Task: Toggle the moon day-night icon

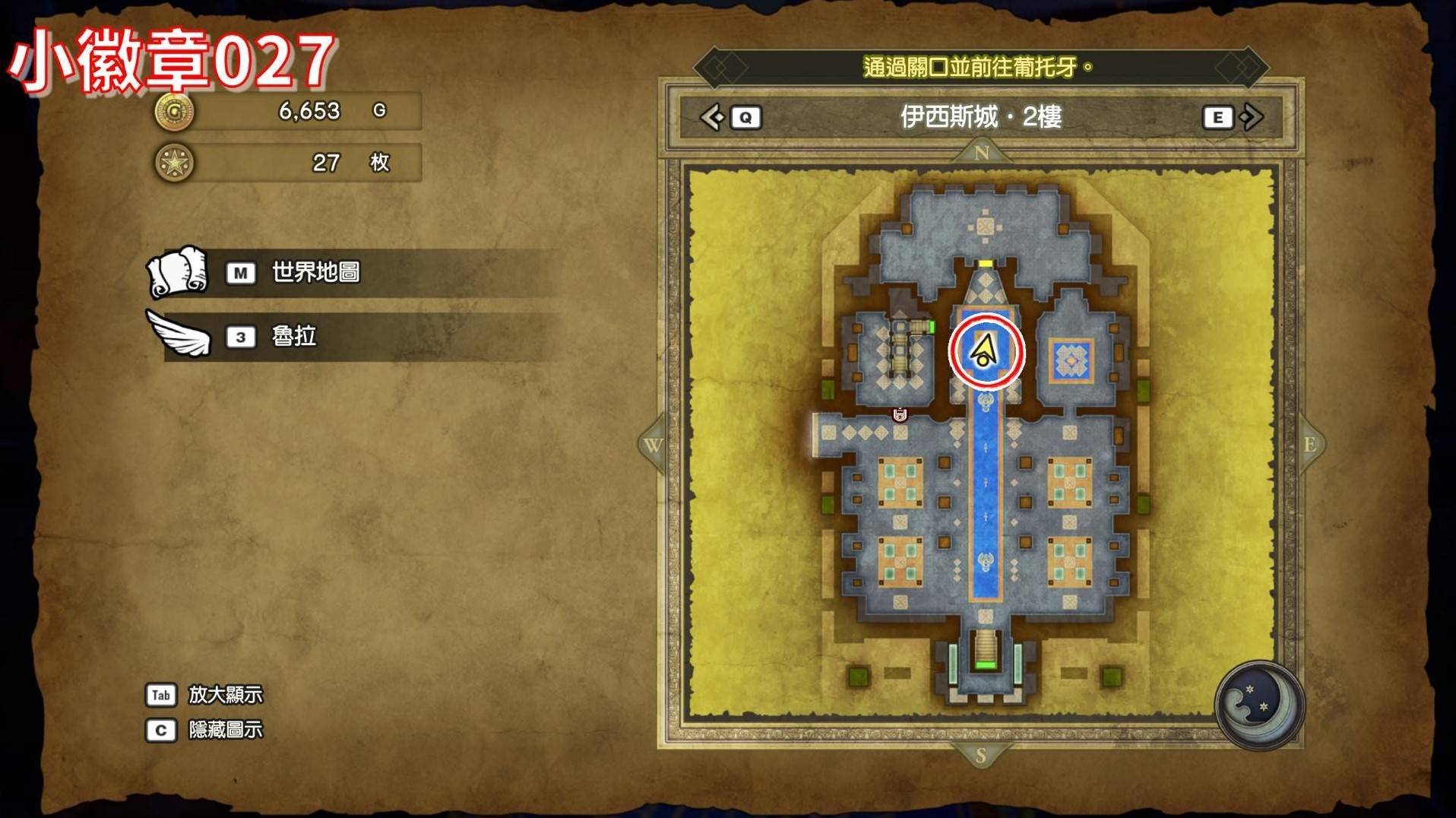Action: coord(1258,705)
